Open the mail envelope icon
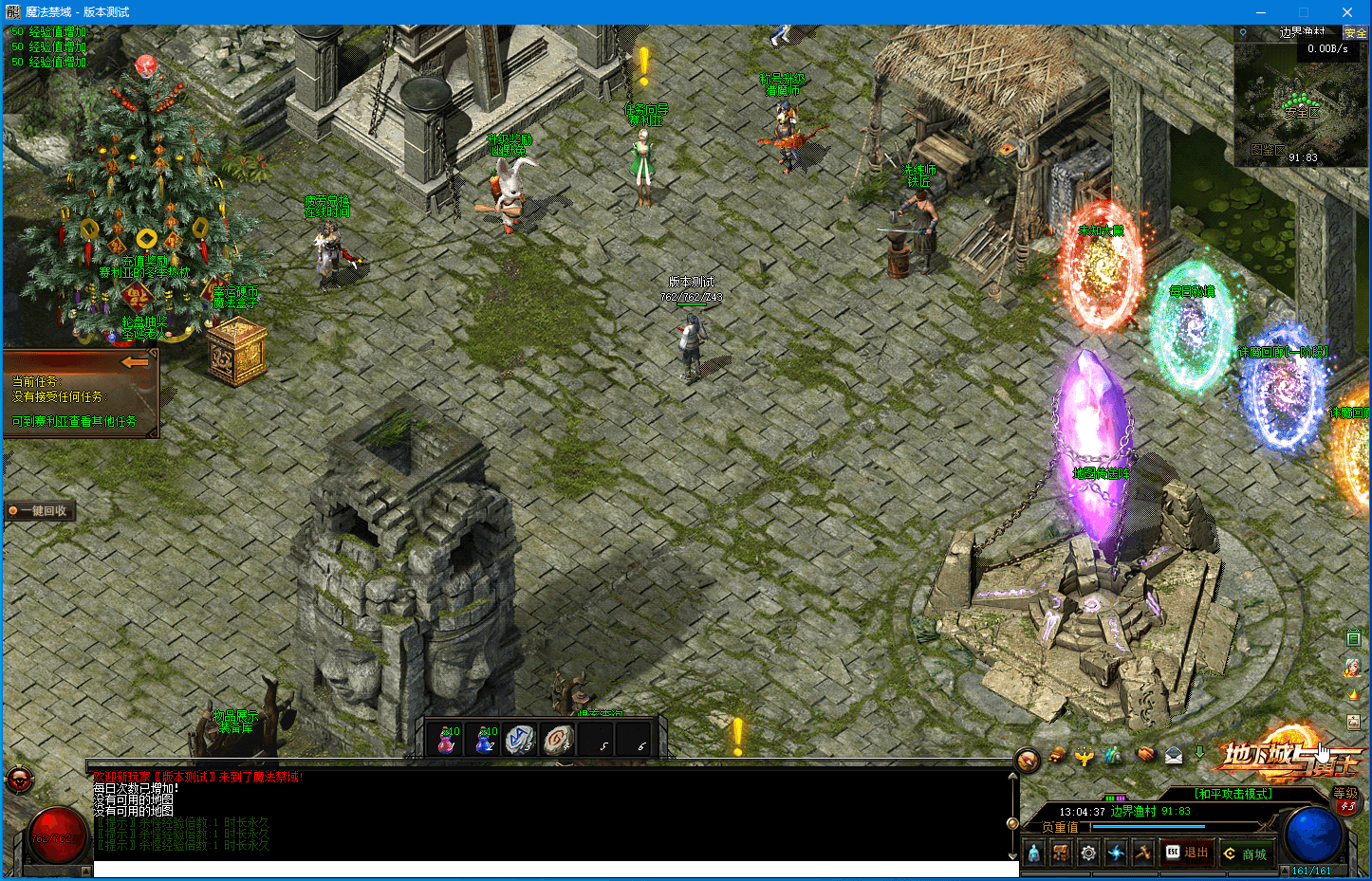Image resolution: width=1372 pixels, height=881 pixels. pos(1174,756)
